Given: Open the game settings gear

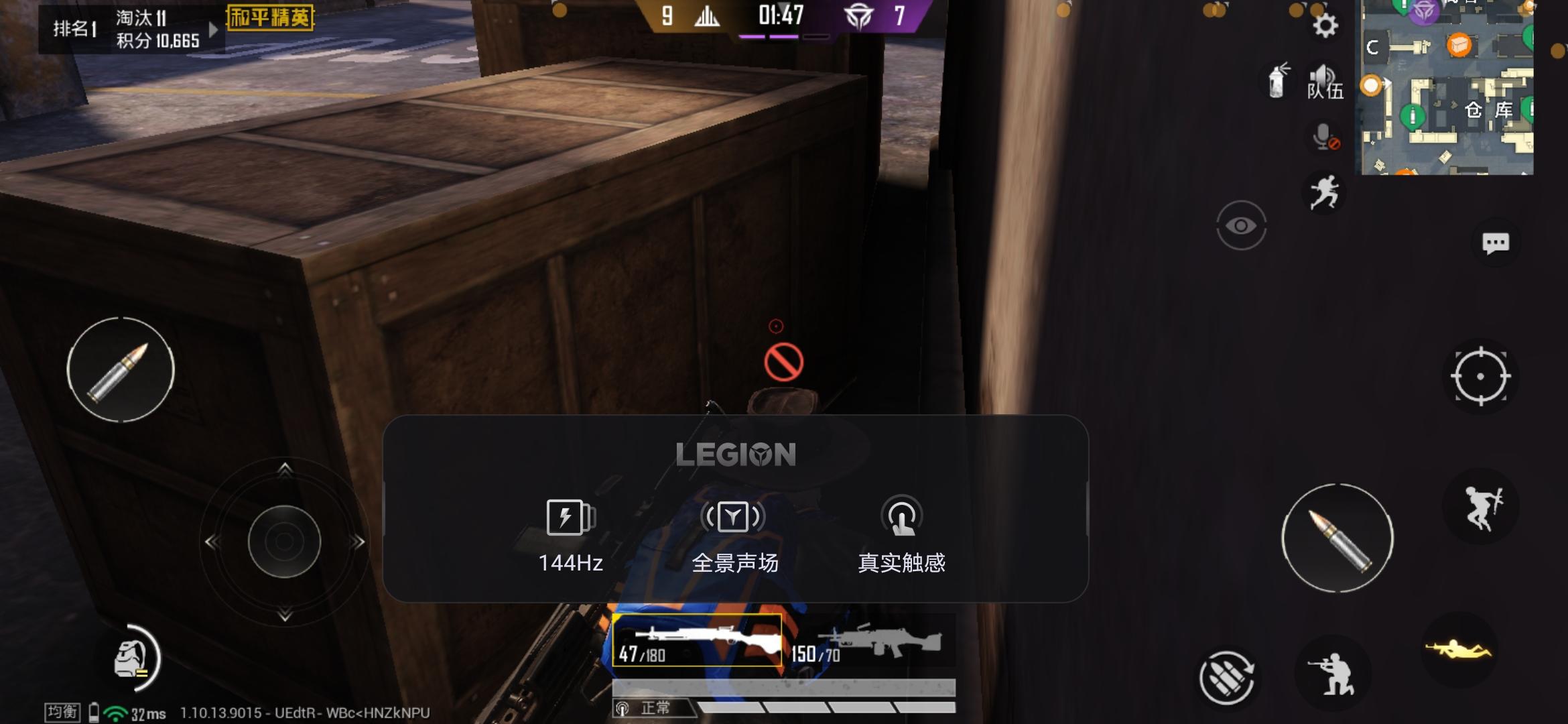Looking at the screenshot, I should click(1325, 25).
